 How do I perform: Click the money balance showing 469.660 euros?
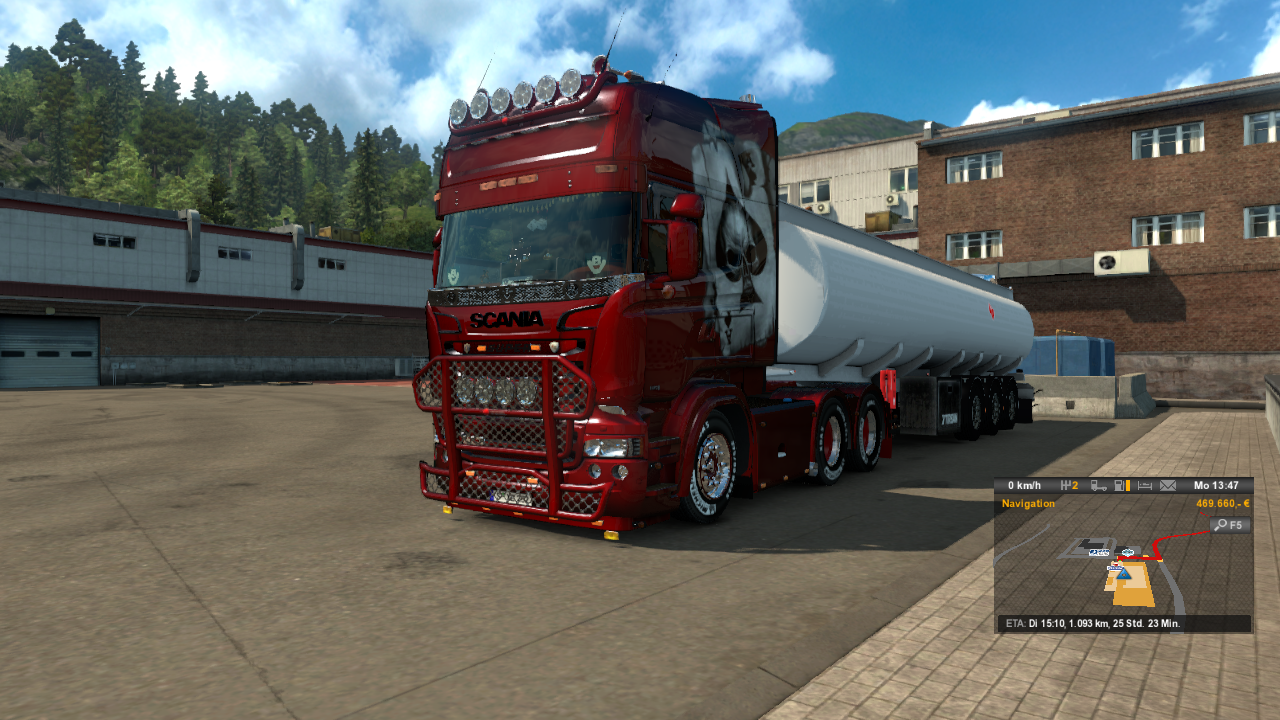[x=1221, y=503]
